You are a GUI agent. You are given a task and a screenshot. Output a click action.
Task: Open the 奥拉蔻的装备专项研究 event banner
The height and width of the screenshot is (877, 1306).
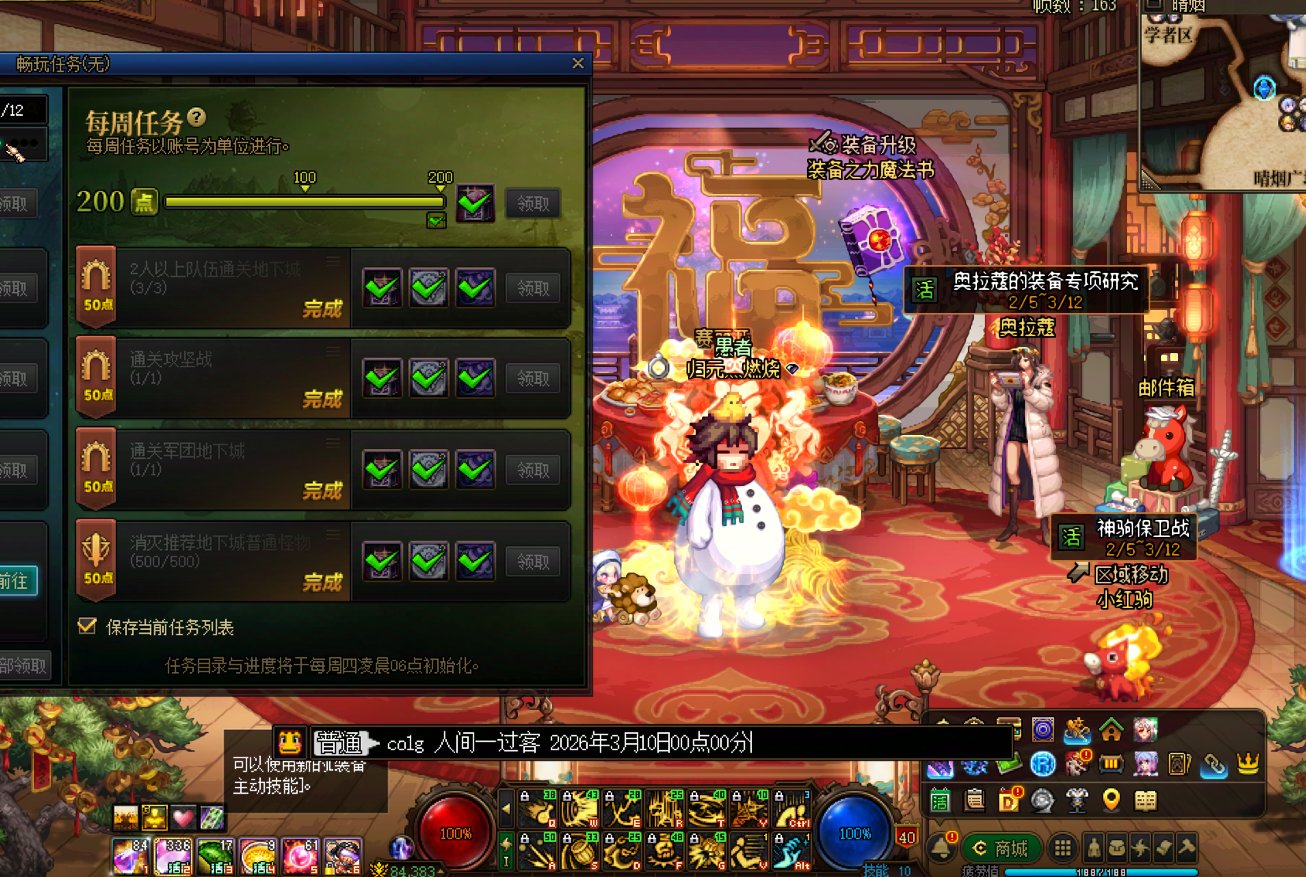click(x=1030, y=289)
